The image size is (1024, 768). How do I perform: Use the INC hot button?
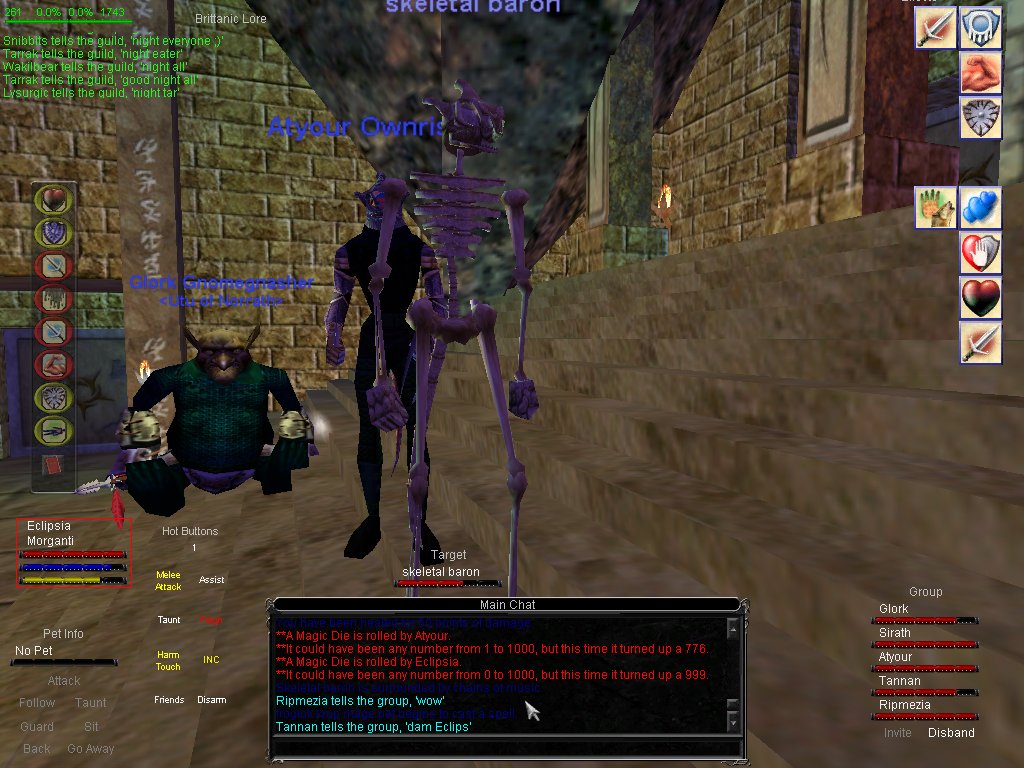pyautogui.click(x=211, y=660)
